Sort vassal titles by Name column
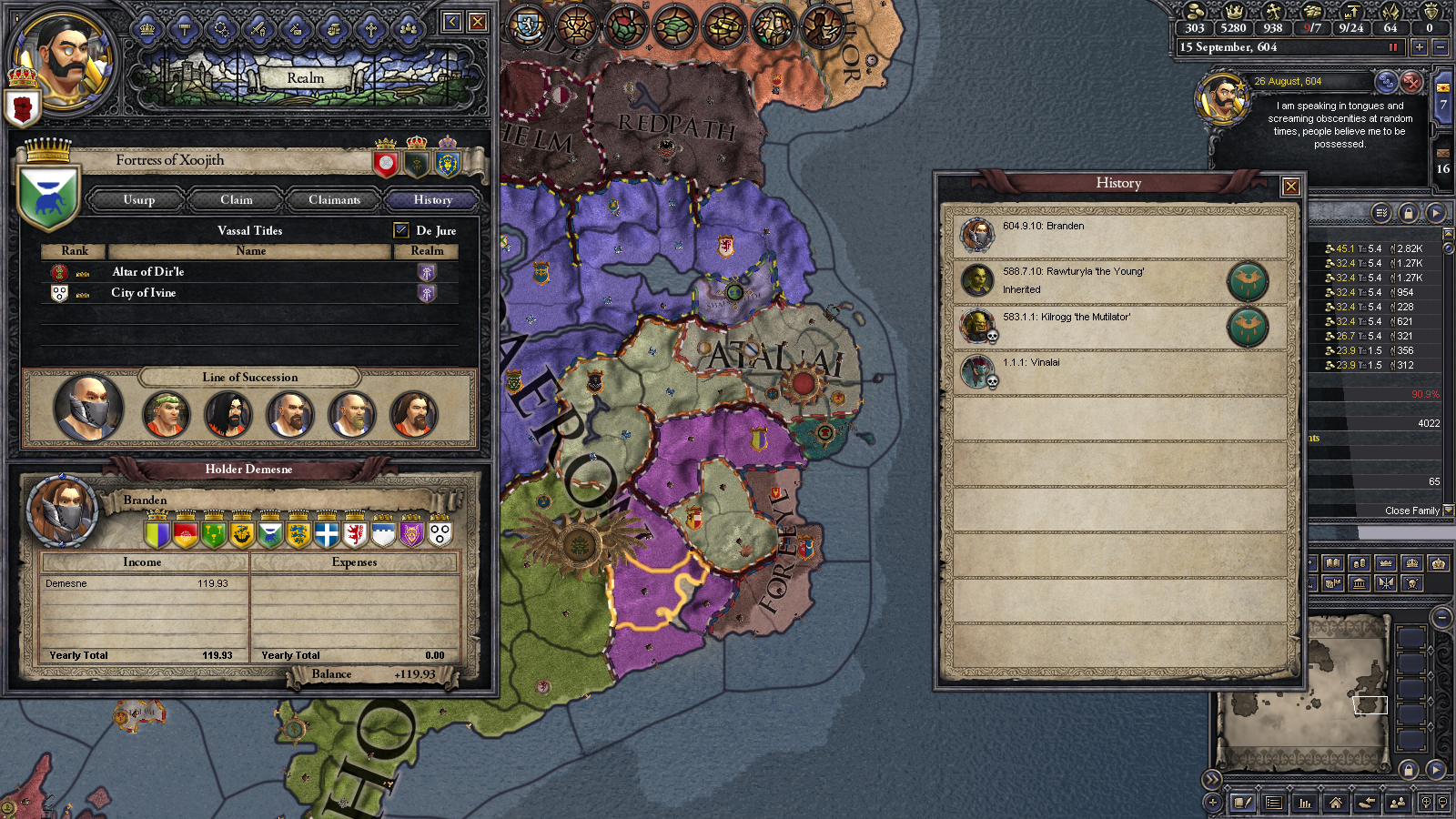 tap(250, 251)
